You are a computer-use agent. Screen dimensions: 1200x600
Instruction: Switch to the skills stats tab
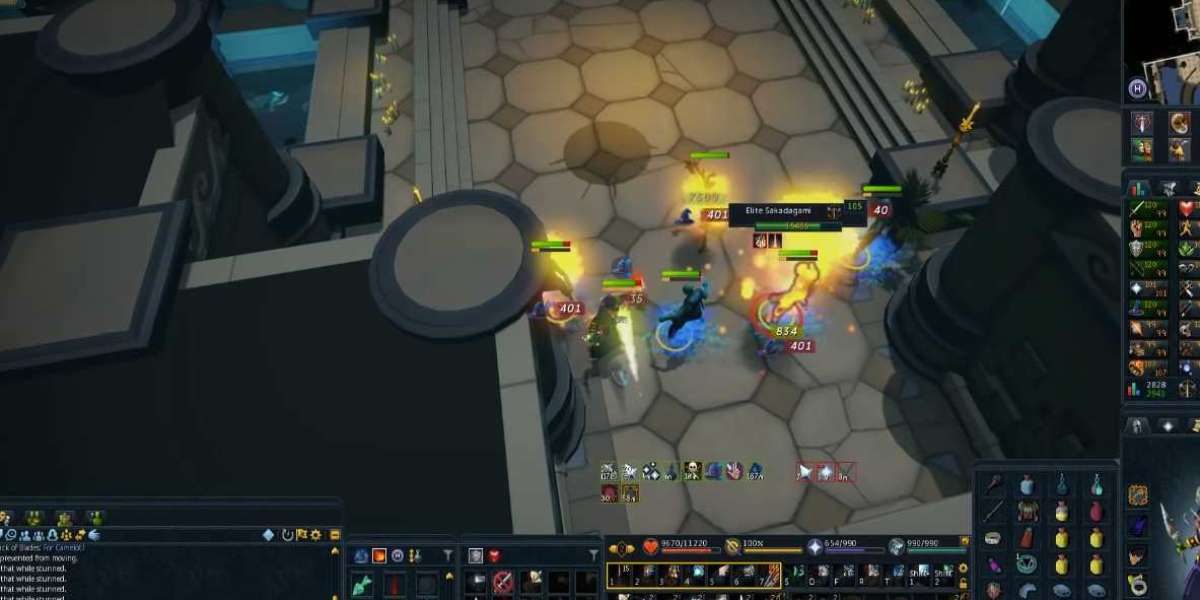(x=1138, y=187)
